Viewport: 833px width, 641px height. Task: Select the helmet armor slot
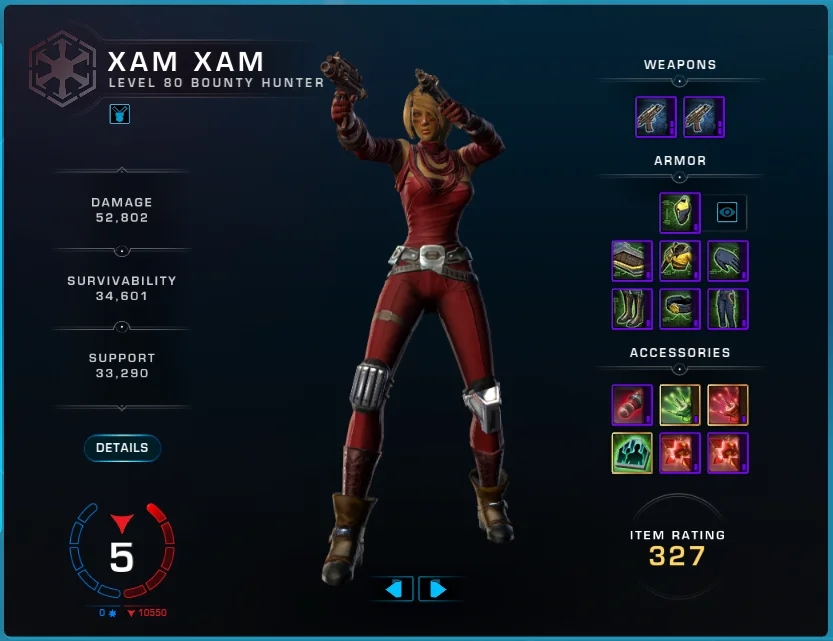click(680, 212)
